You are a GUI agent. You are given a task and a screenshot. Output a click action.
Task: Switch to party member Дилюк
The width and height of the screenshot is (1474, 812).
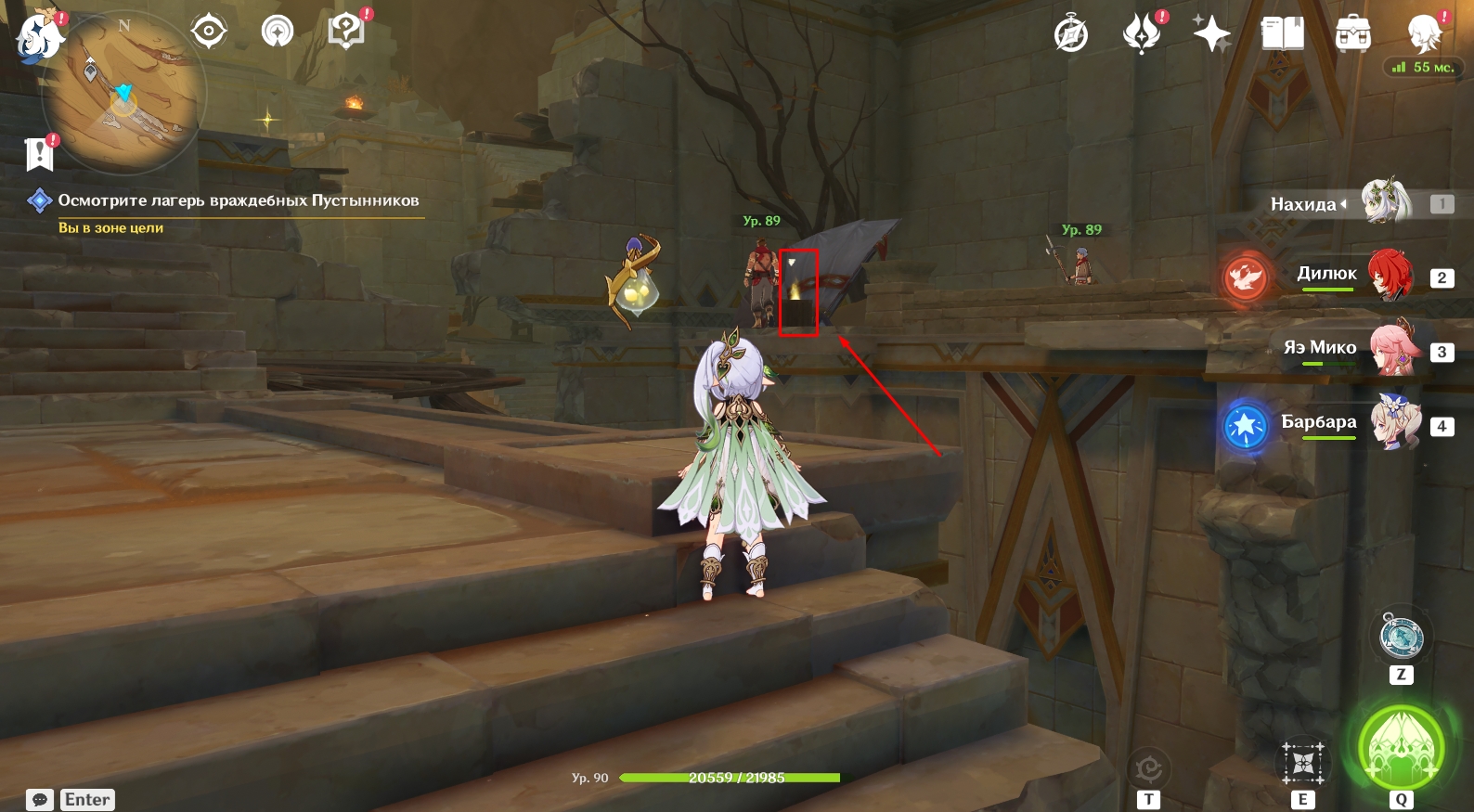1389,276
